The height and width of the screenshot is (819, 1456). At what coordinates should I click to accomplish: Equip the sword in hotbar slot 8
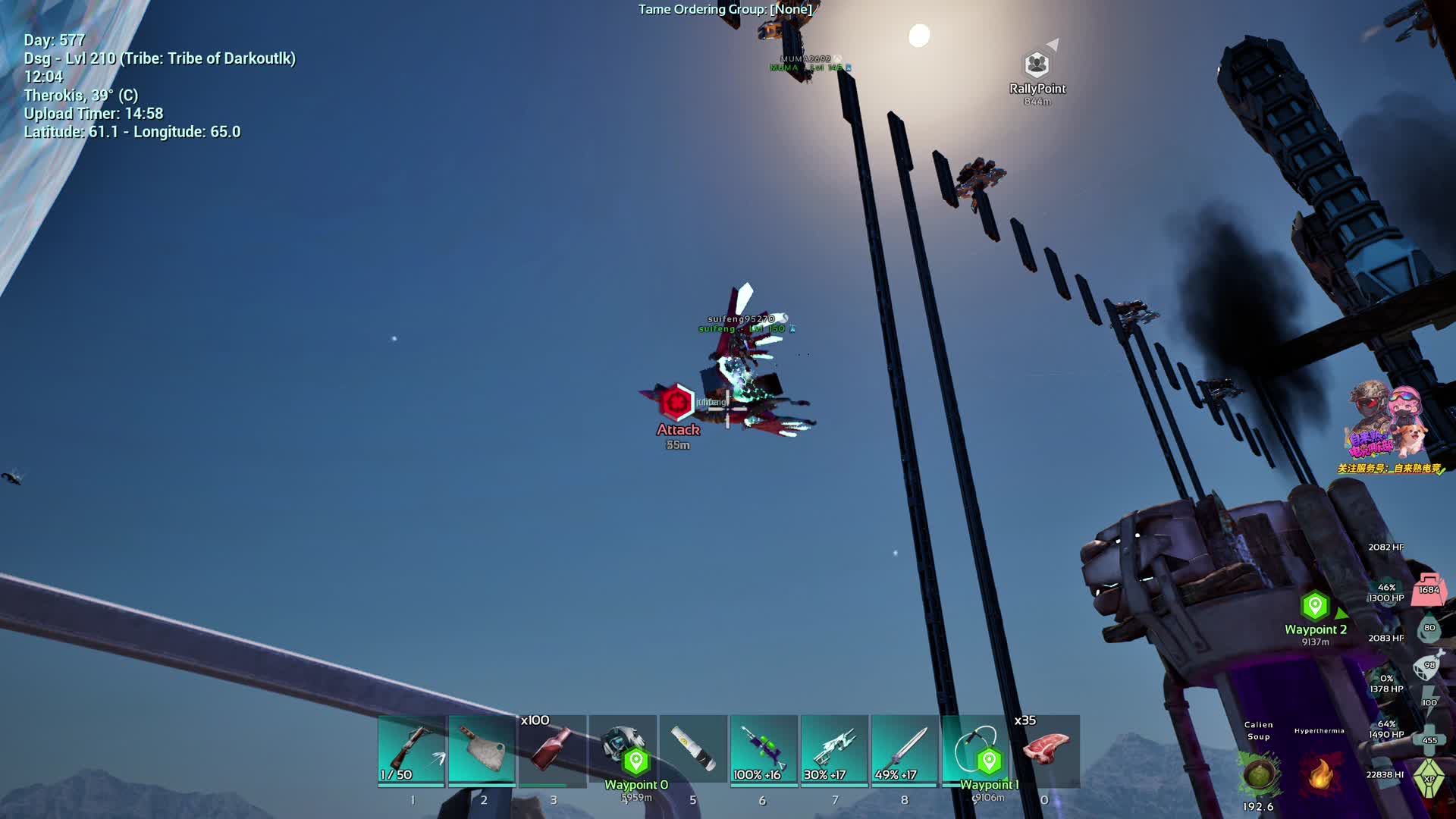click(905, 749)
